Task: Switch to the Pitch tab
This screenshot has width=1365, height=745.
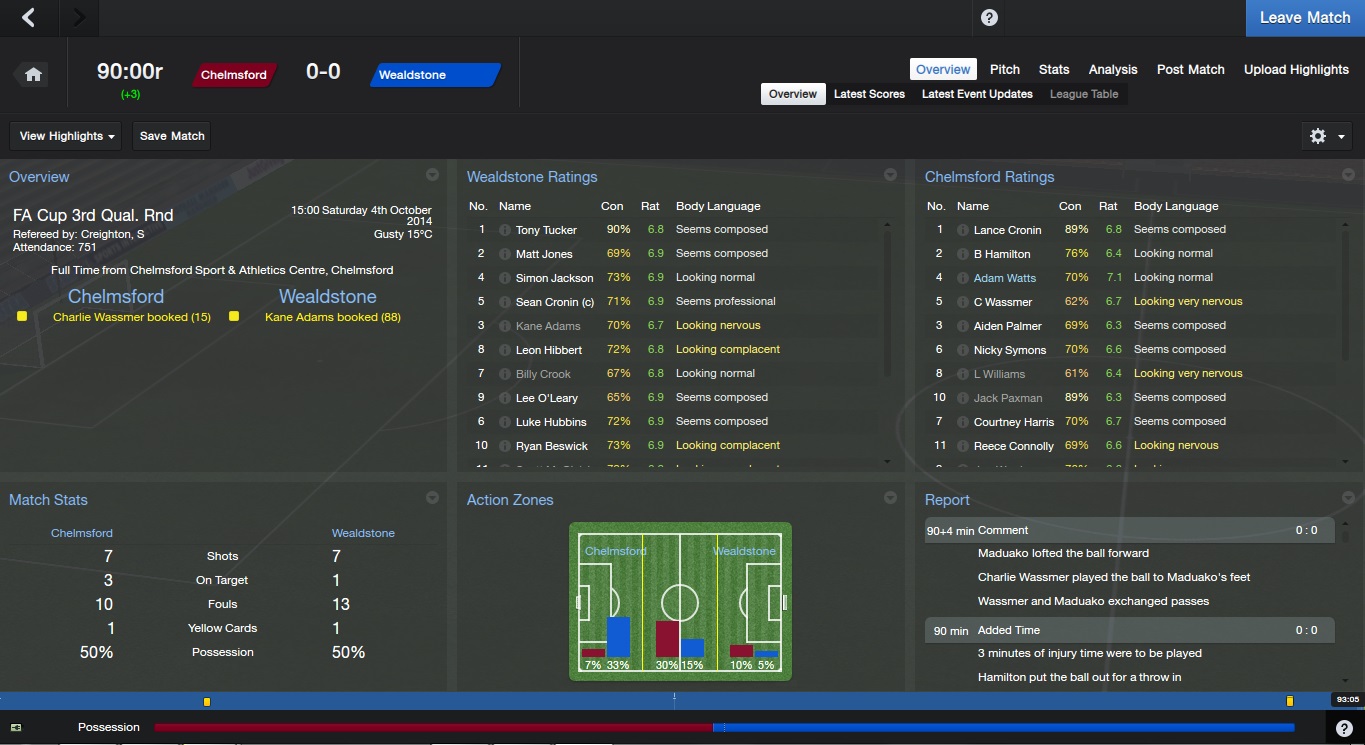Action: pyautogui.click(x=1004, y=69)
